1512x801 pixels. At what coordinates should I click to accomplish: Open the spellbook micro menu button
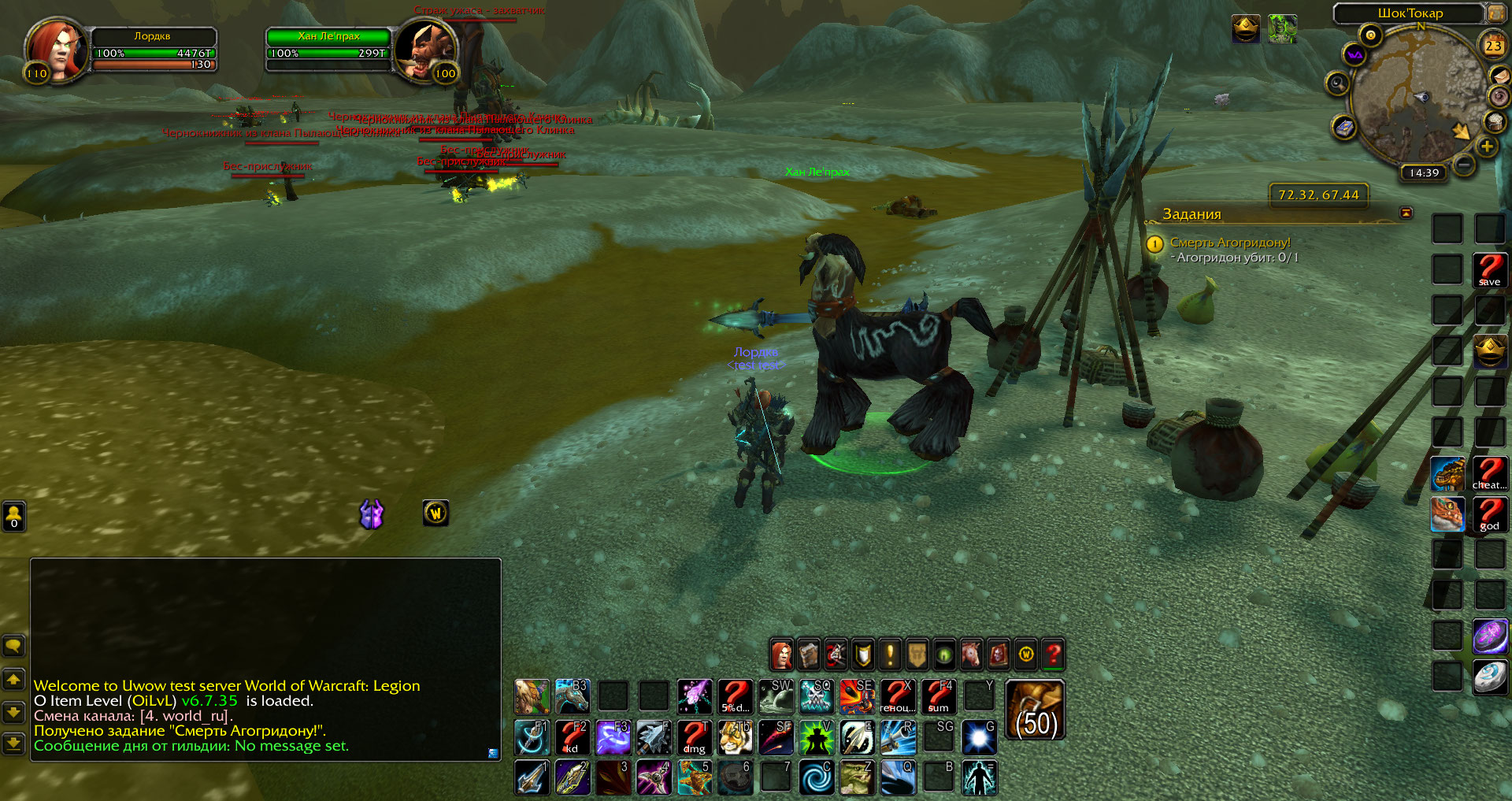point(809,655)
